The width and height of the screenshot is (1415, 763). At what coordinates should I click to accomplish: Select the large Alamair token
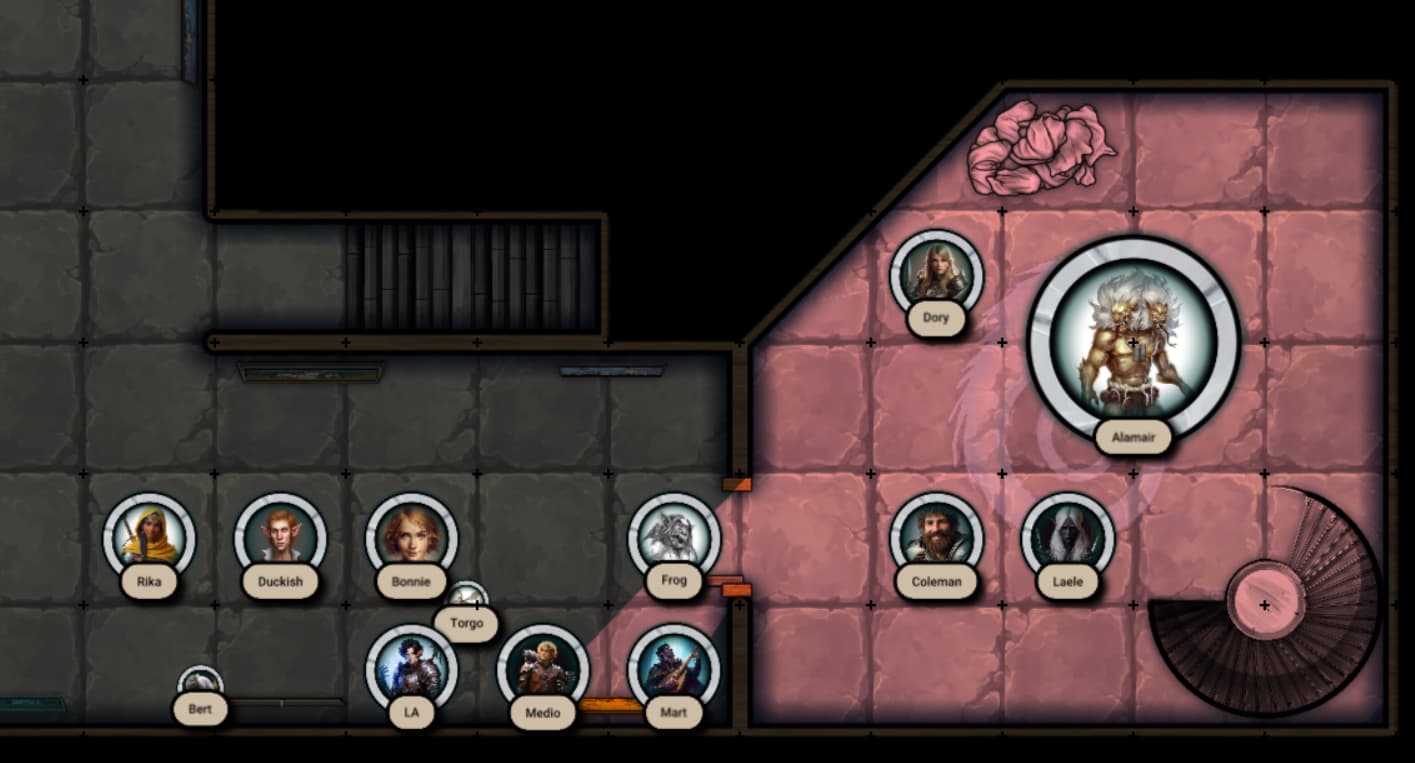click(1133, 342)
